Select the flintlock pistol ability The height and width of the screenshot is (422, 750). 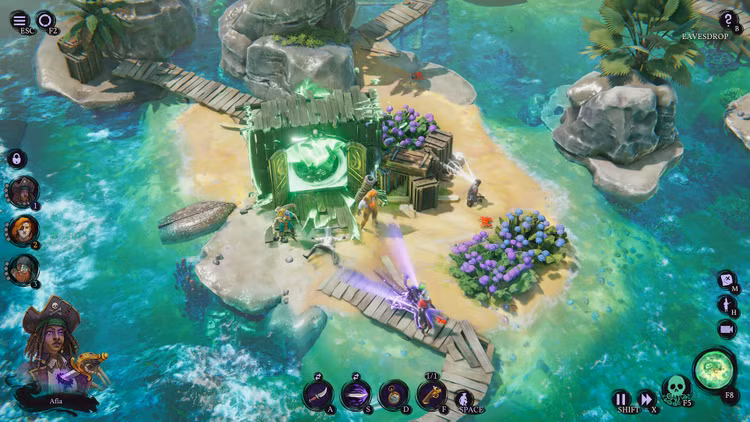coord(431,393)
